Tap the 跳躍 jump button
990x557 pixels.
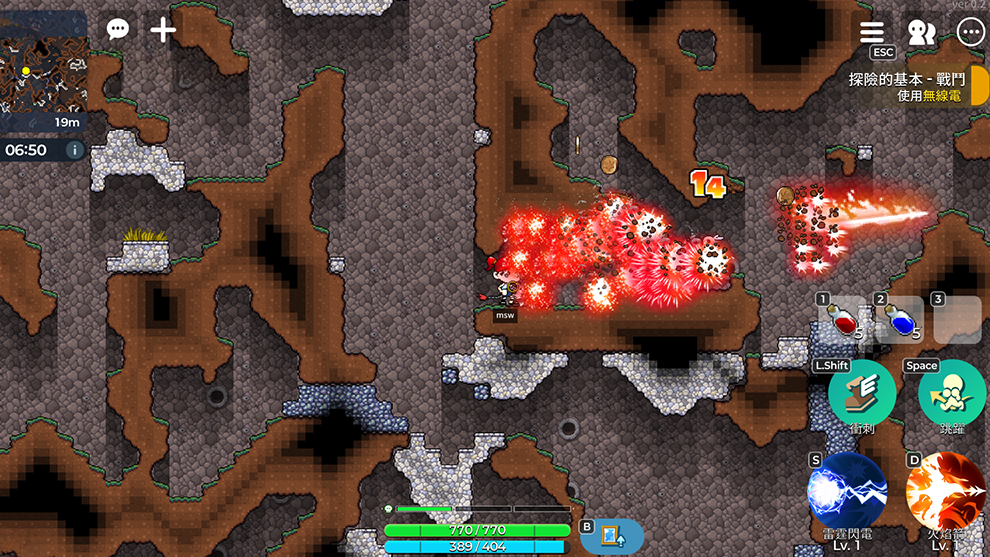pos(951,394)
